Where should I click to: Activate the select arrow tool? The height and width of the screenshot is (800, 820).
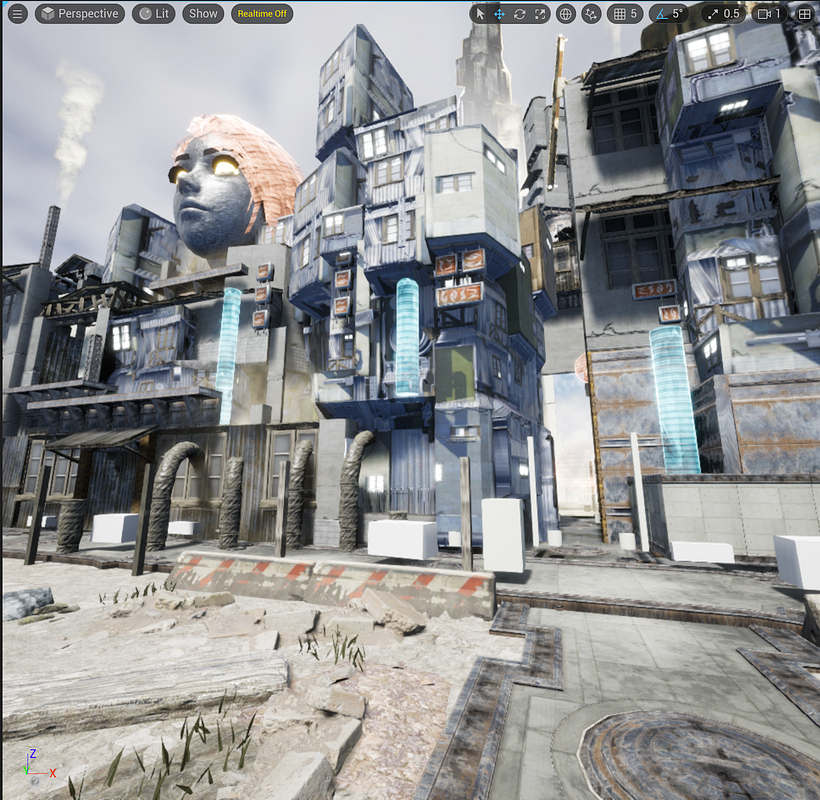(x=480, y=14)
